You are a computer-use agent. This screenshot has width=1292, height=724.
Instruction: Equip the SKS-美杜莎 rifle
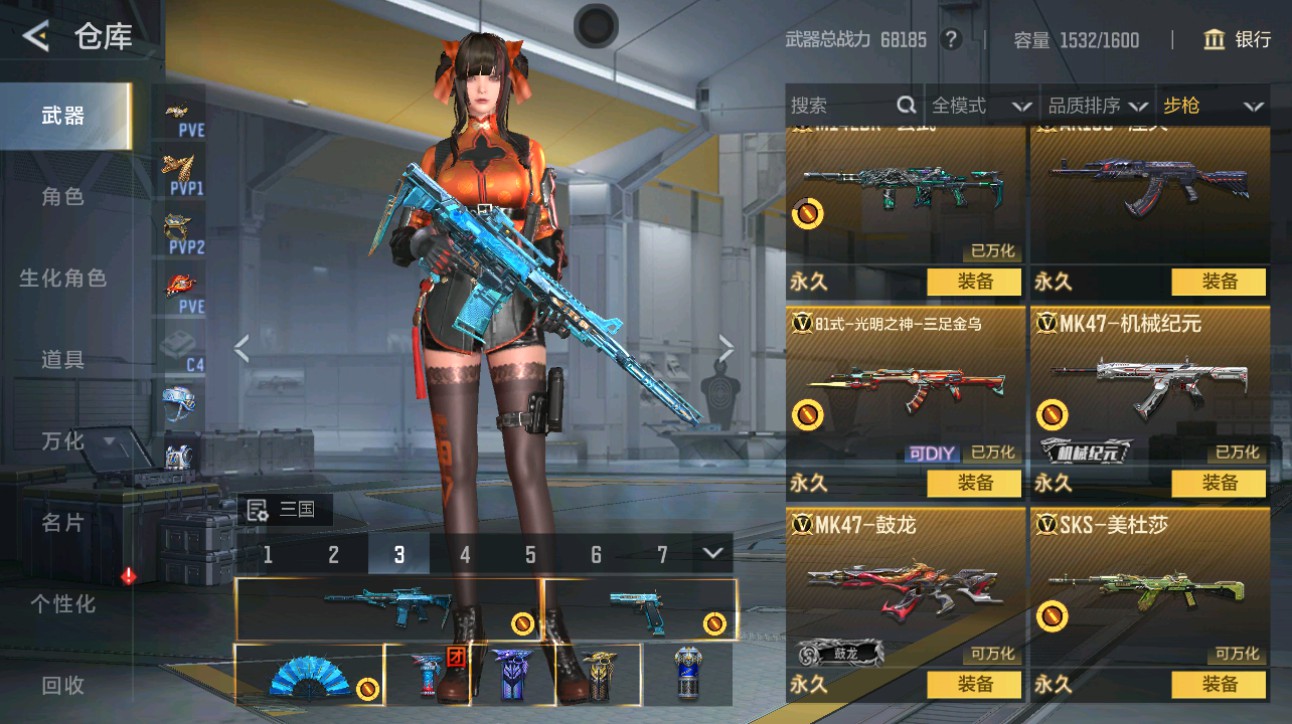click(x=1219, y=684)
